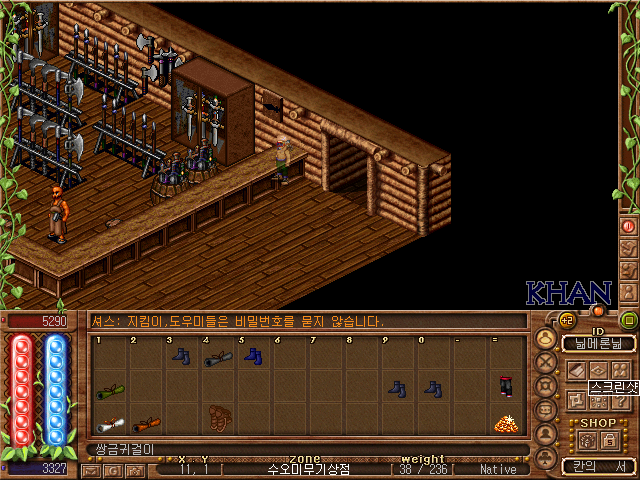
Task: Click the red power button on the sidebar
Action: 629,226
